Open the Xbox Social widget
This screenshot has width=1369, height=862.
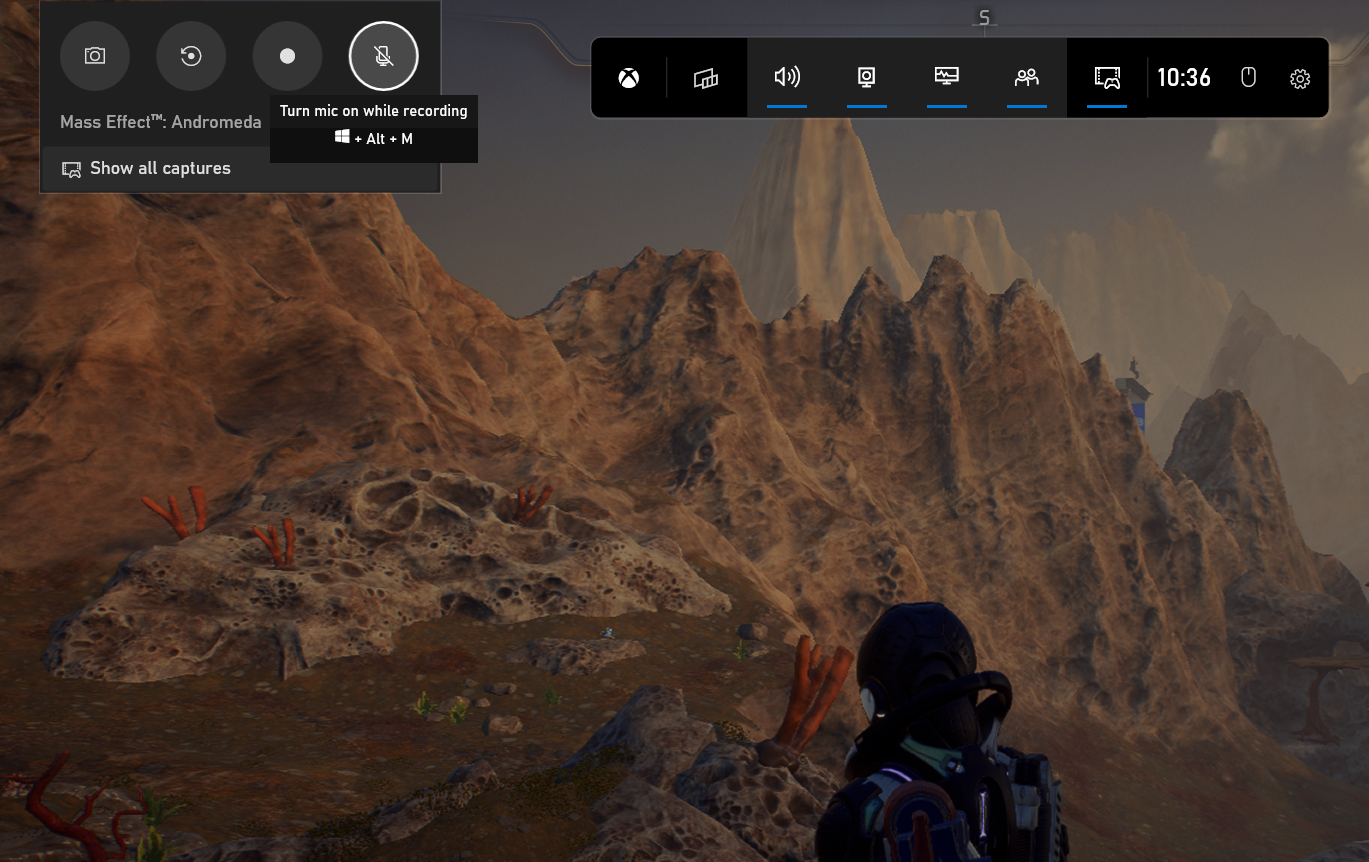(1026, 77)
